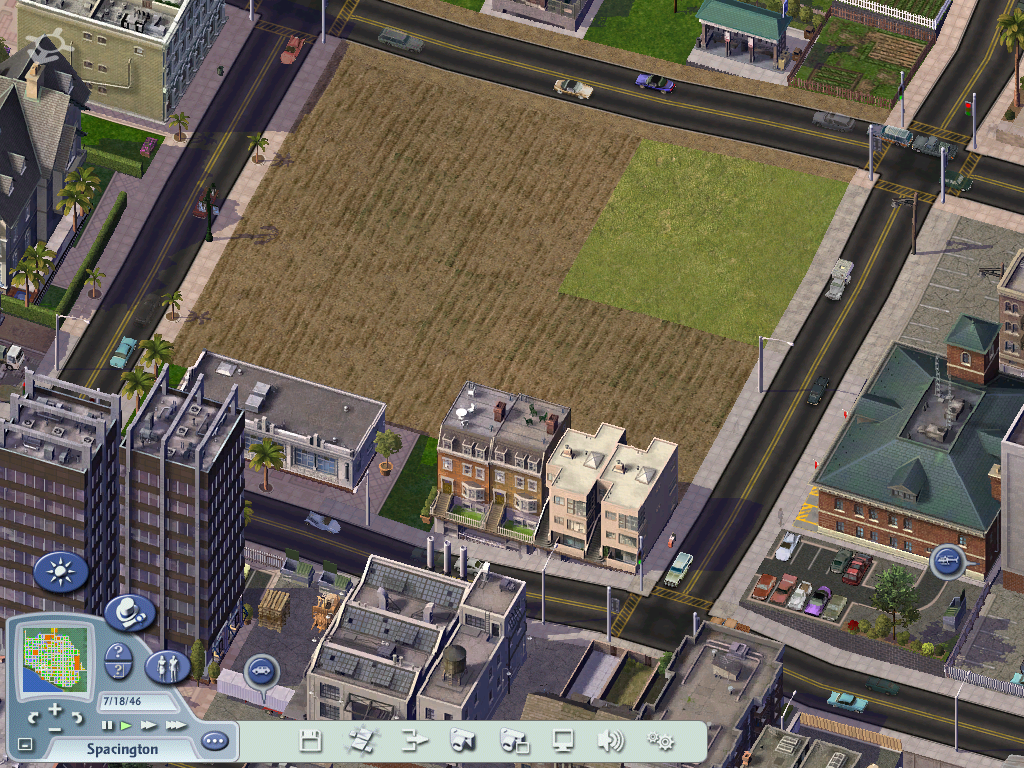1024x768 pixels.
Task: Toggle the three-dots options button
Action: tap(214, 742)
